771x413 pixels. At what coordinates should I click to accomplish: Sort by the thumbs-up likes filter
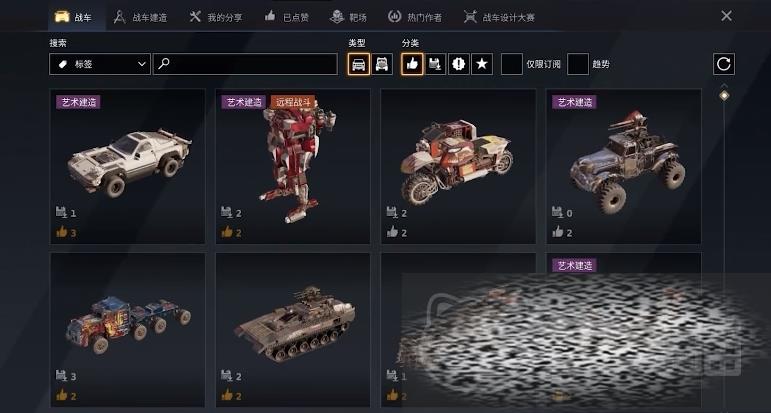[412, 64]
